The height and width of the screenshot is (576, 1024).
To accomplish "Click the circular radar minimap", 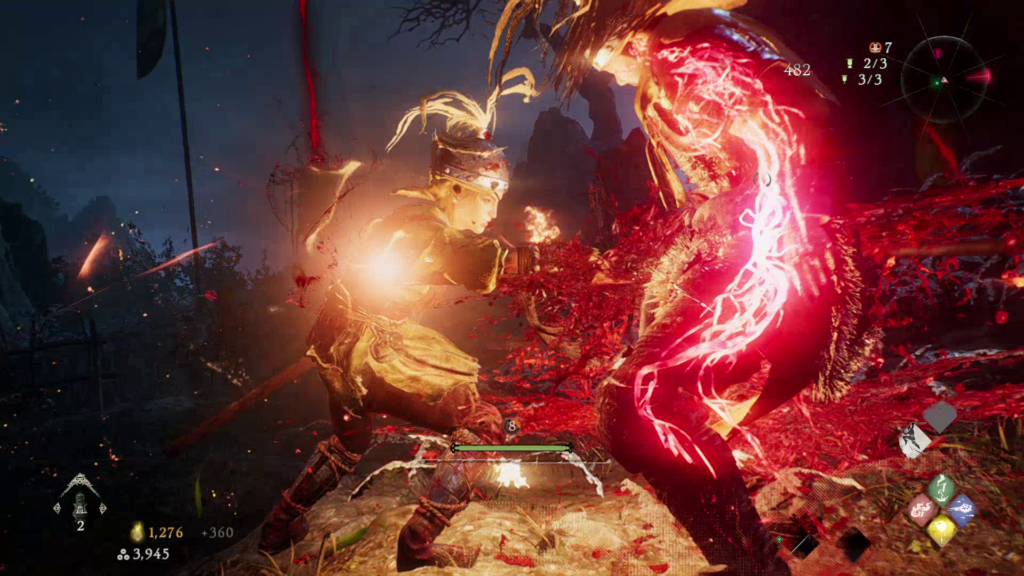I will [940, 79].
